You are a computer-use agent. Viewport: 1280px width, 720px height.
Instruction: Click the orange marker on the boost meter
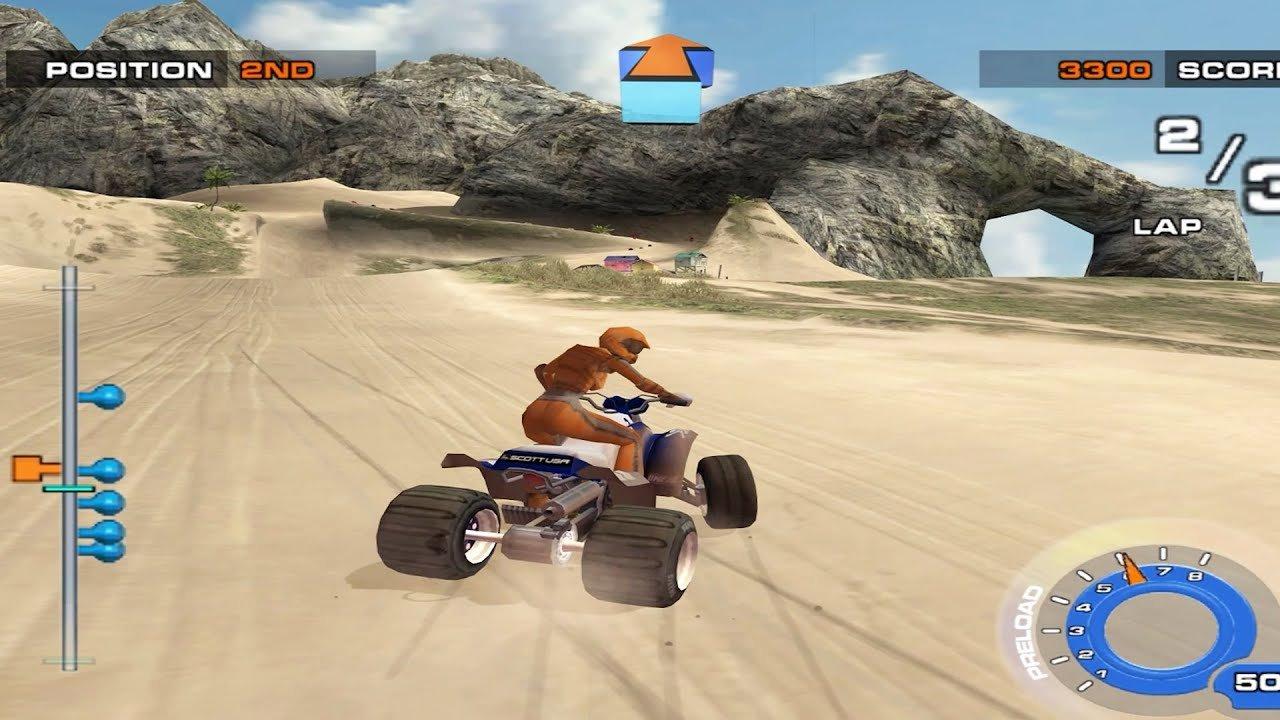click(28, 468)
